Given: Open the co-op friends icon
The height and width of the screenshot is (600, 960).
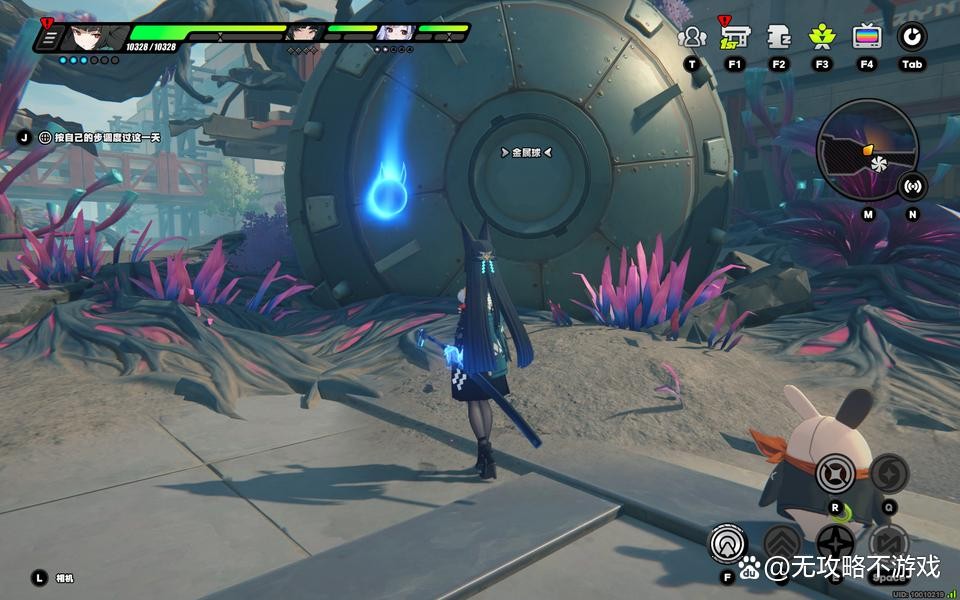Looking at the screenshot, I should (x=692, y=38).
